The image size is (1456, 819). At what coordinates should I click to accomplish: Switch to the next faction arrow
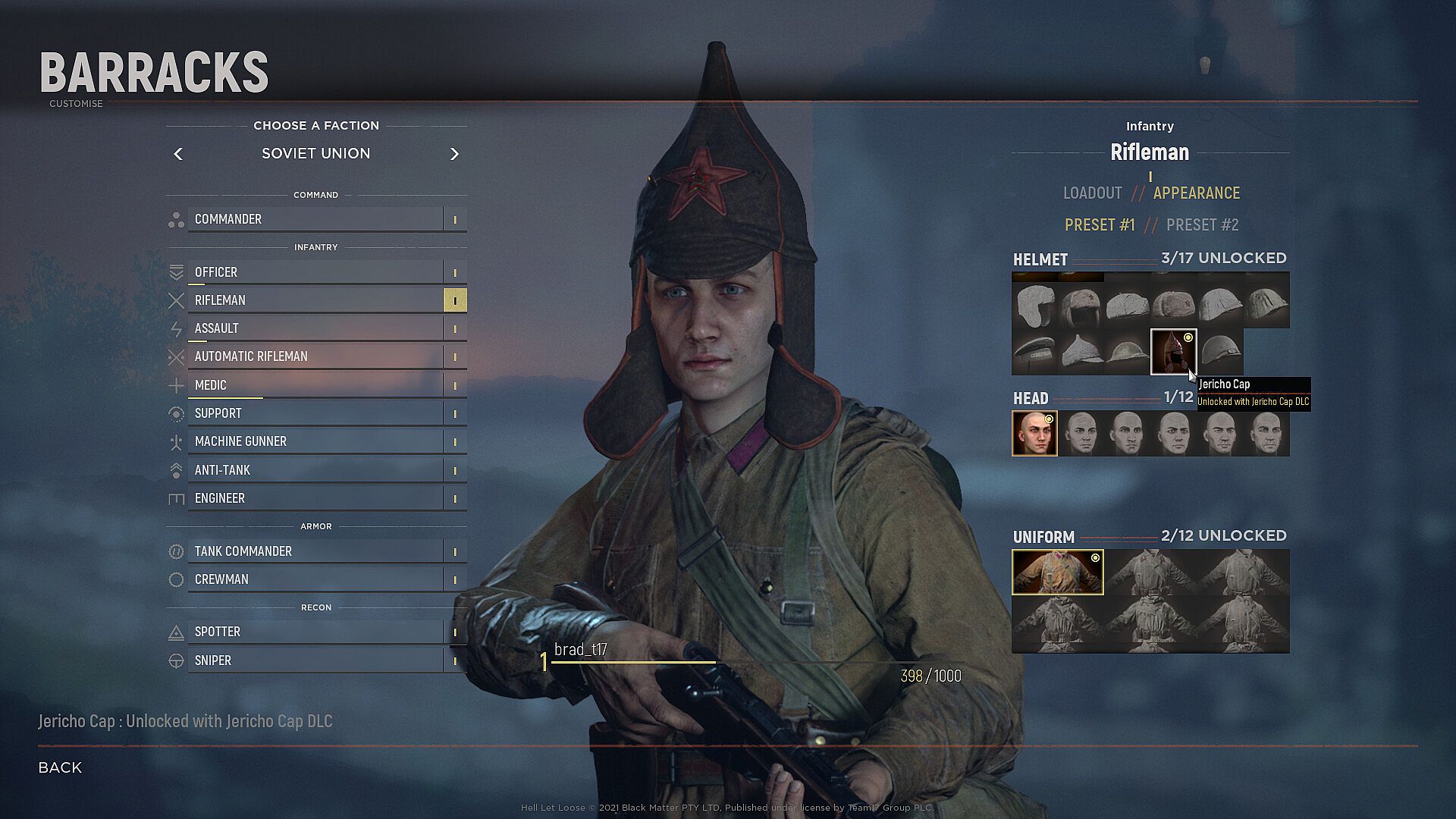coord(454,154)
